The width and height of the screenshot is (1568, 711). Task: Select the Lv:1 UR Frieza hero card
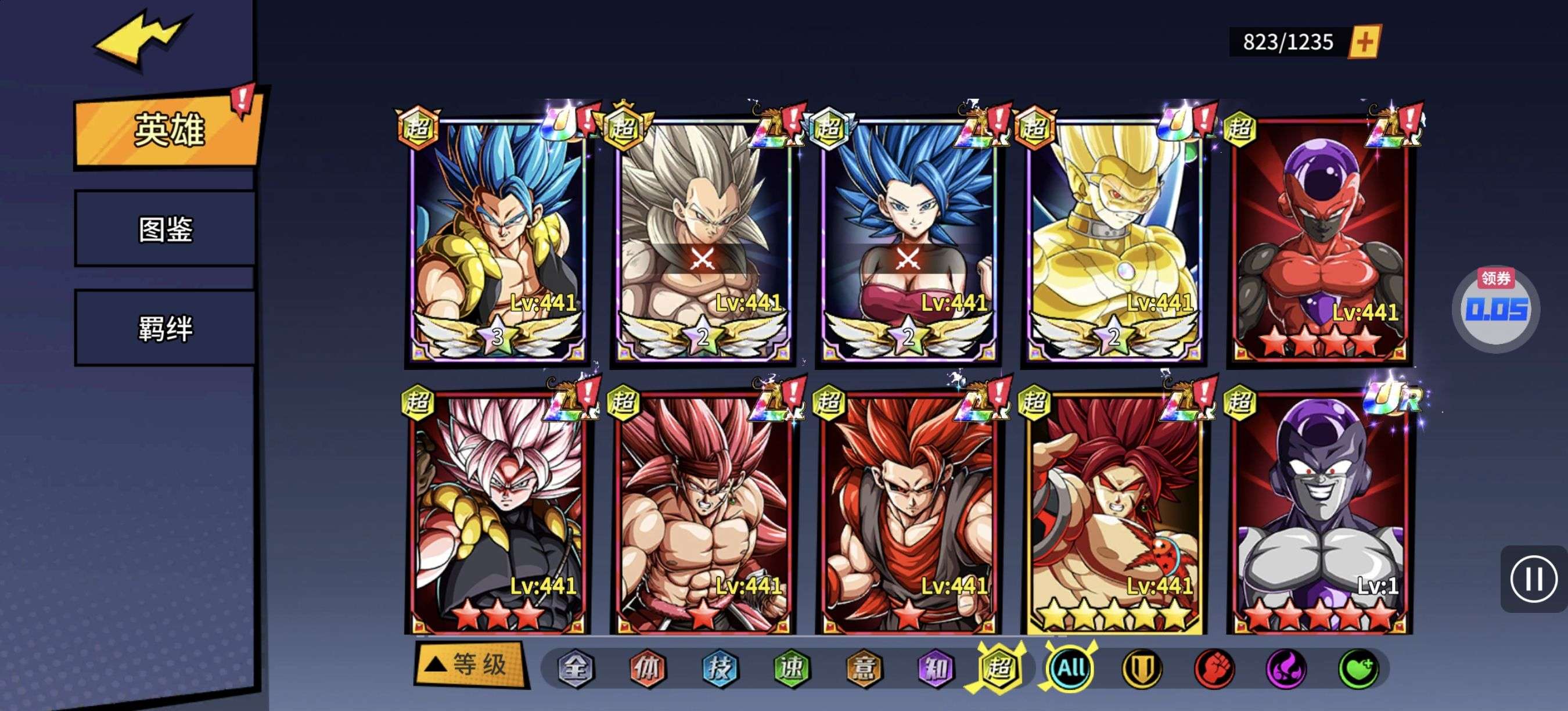[1319, 512]
